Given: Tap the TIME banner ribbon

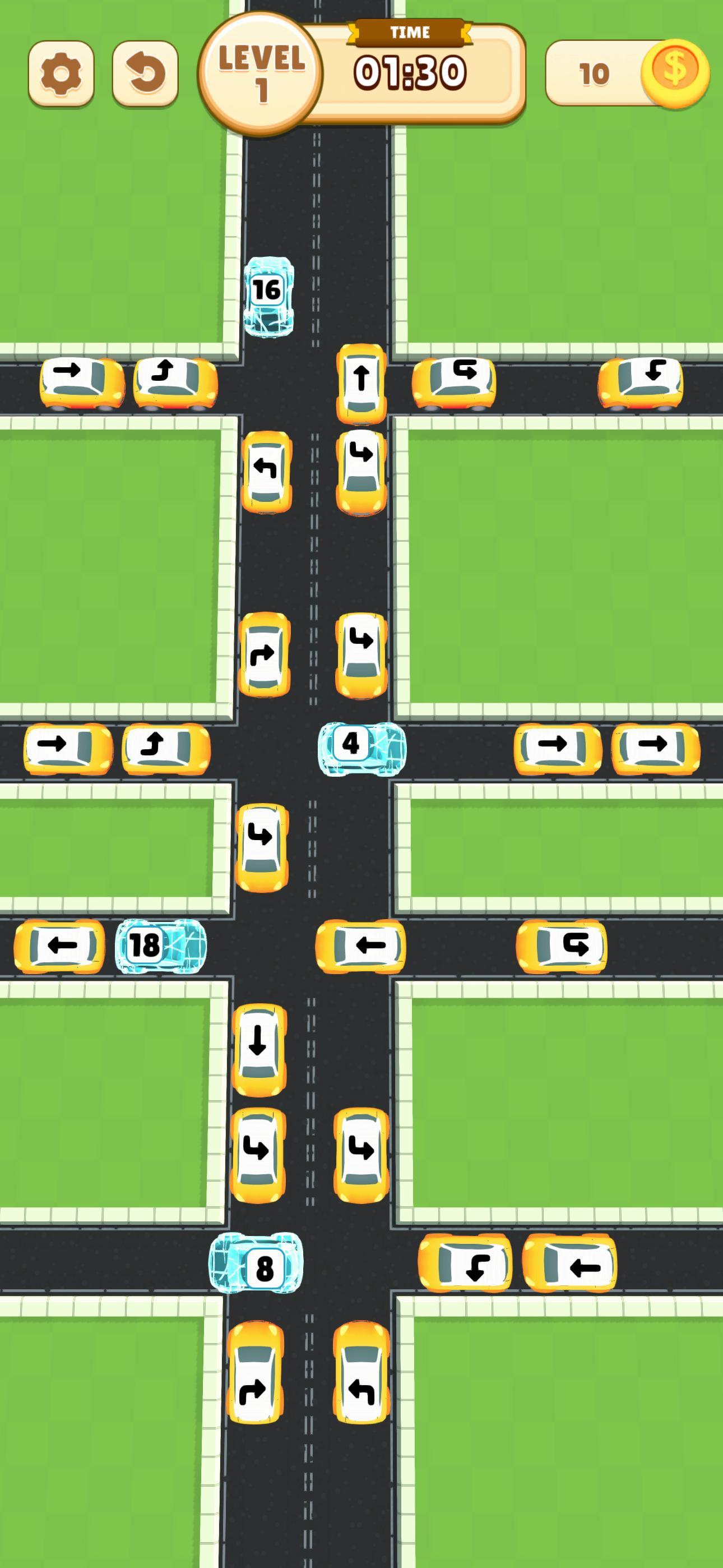Looking at the screenshot, I should (411, 34).
